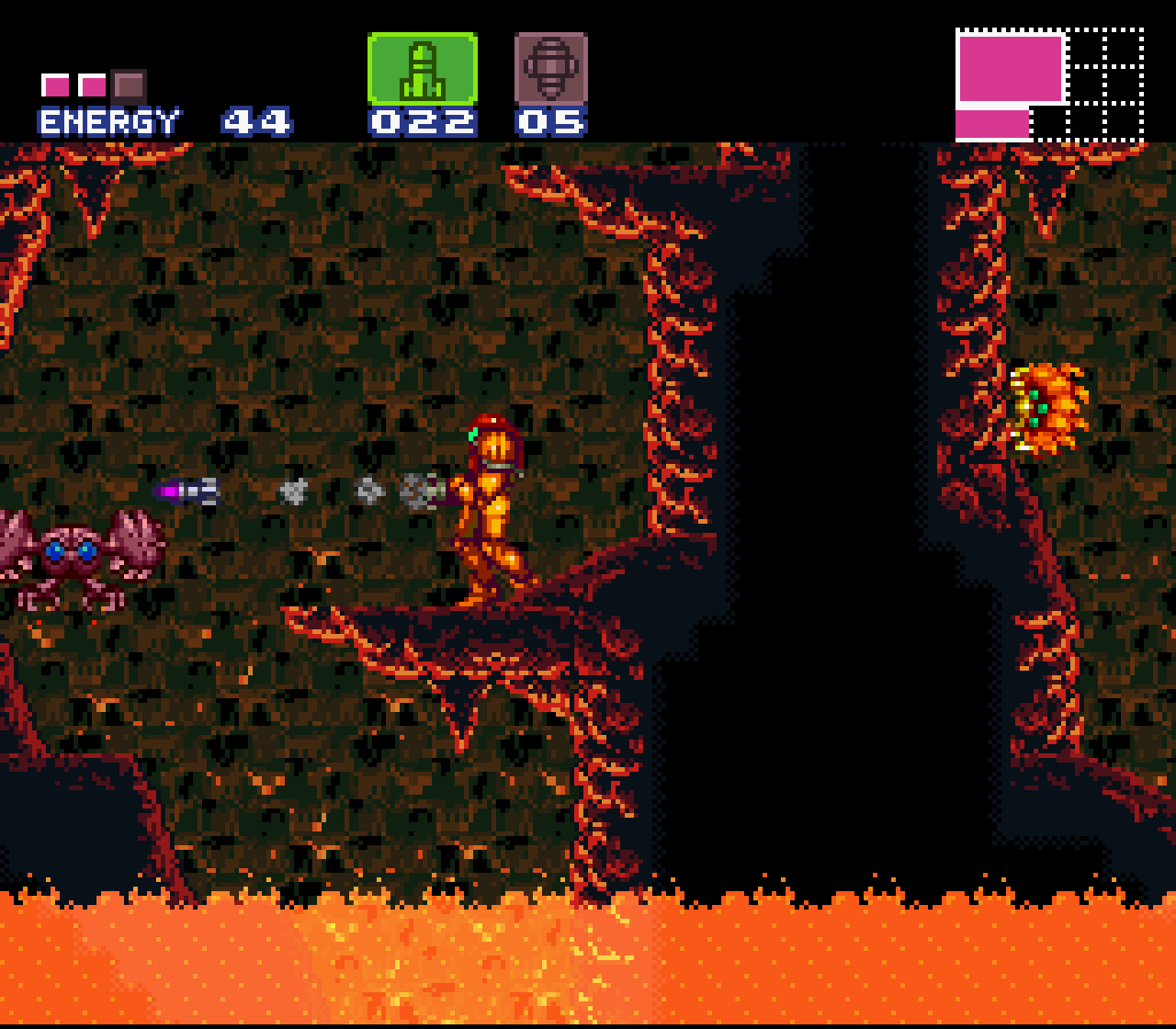Open the minimap in the corner
The height and width of the screenshot is (1029, 1176).
[1049, 85]
